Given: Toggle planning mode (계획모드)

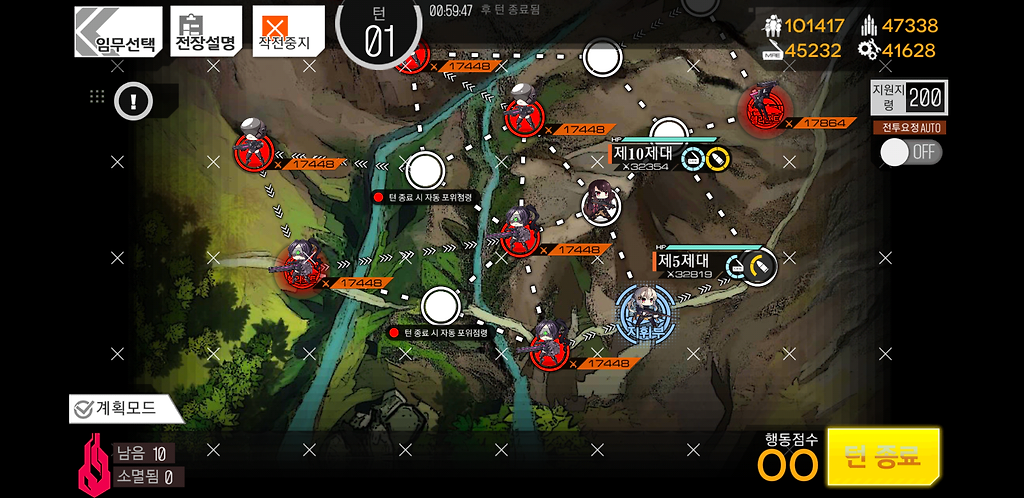Looking at the screenshot, I should 124,408.
